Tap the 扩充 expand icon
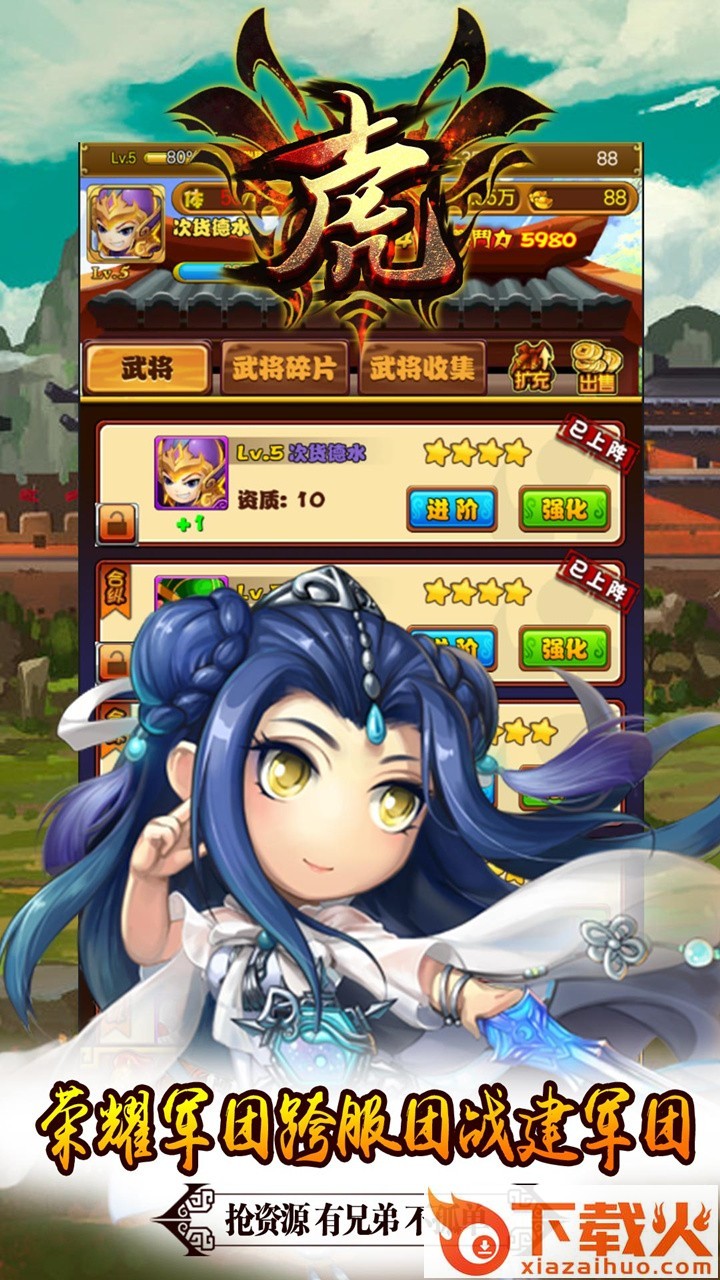The image size is (720, 1280). pyautogui.click(x=533, y=368)
